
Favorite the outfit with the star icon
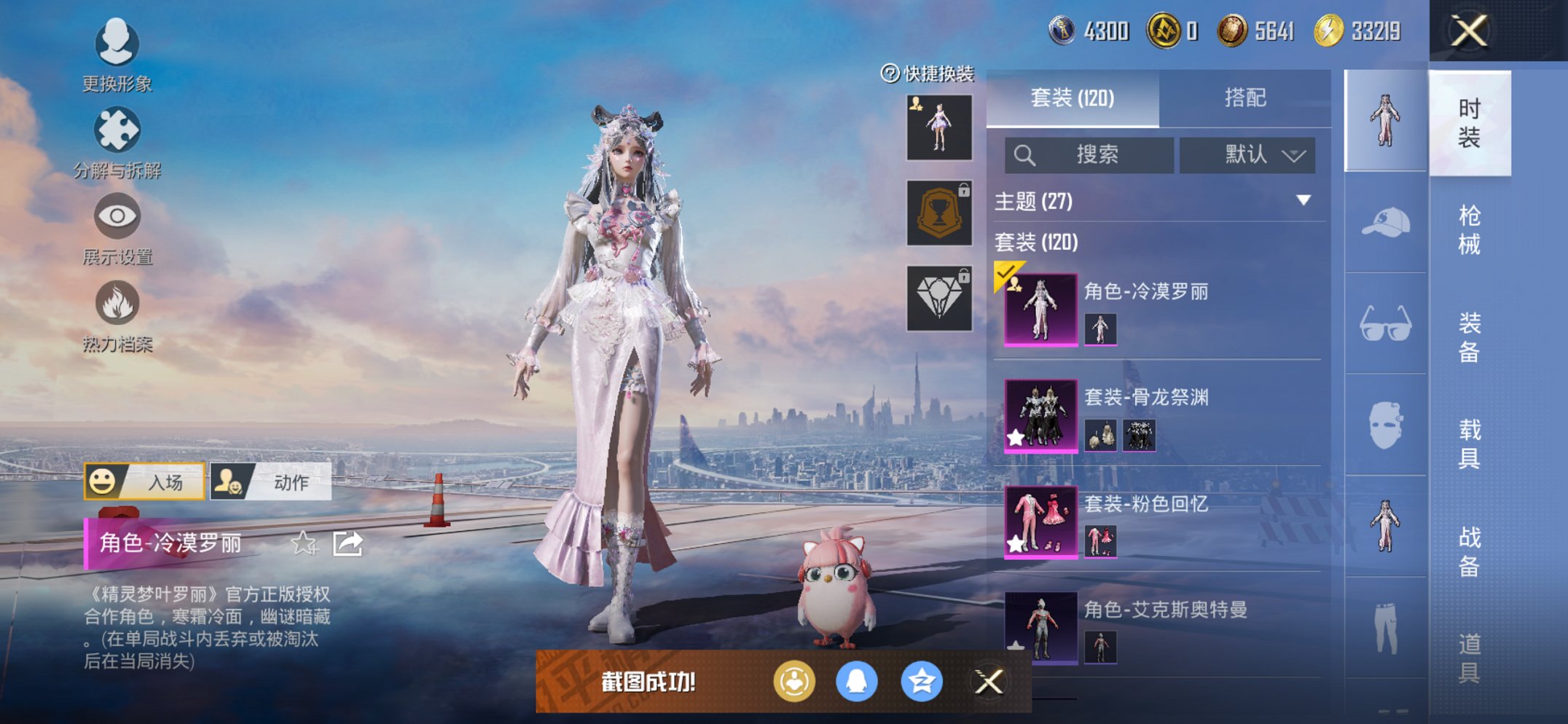pos(304,543)
